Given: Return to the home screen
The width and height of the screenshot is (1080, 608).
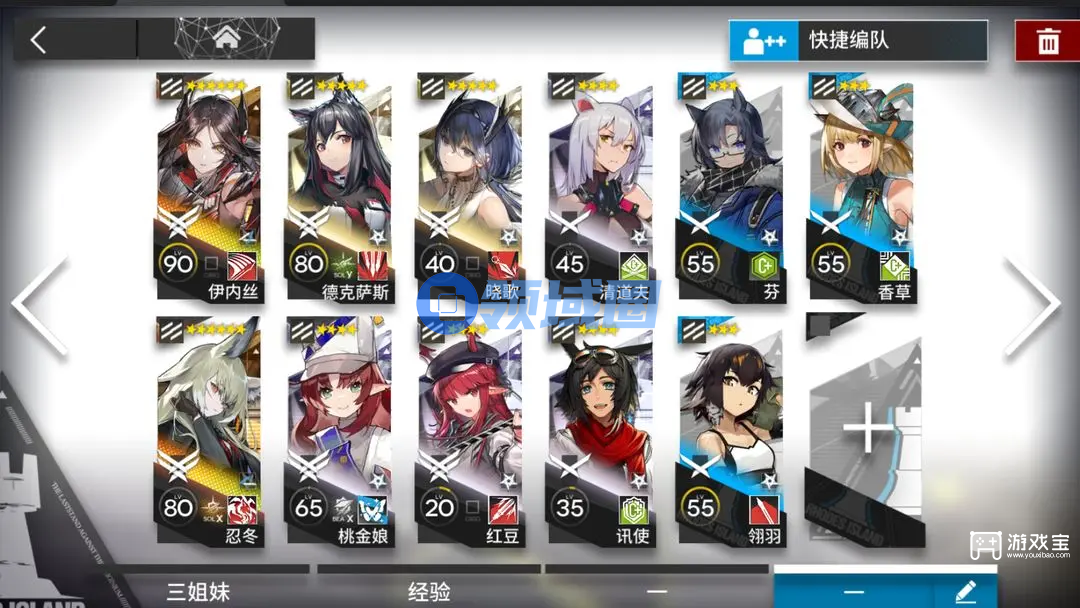Looking at the screenshot, I should click(x=225, y=40).
